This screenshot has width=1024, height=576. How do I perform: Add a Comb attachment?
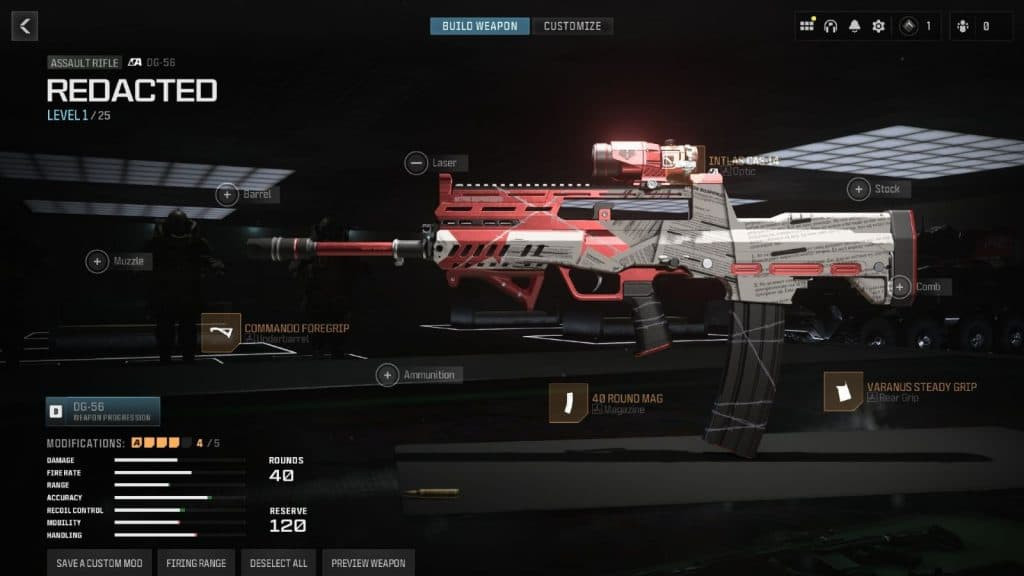click(900, 287)
